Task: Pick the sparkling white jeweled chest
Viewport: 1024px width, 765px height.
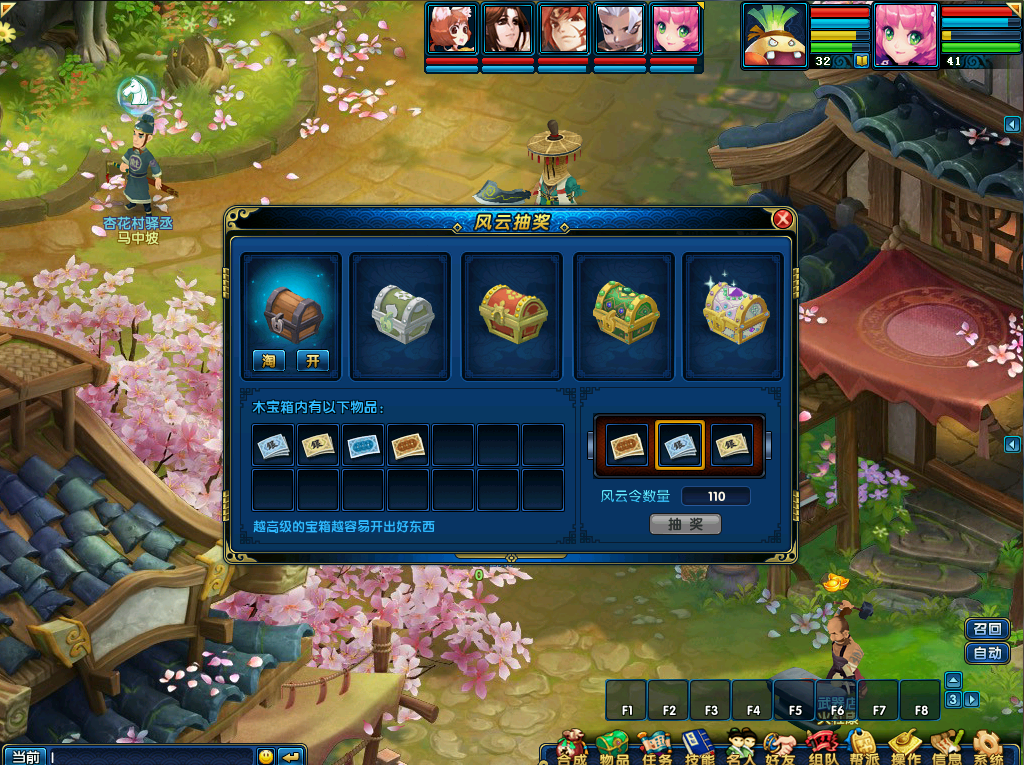Action: coord(735,315)
